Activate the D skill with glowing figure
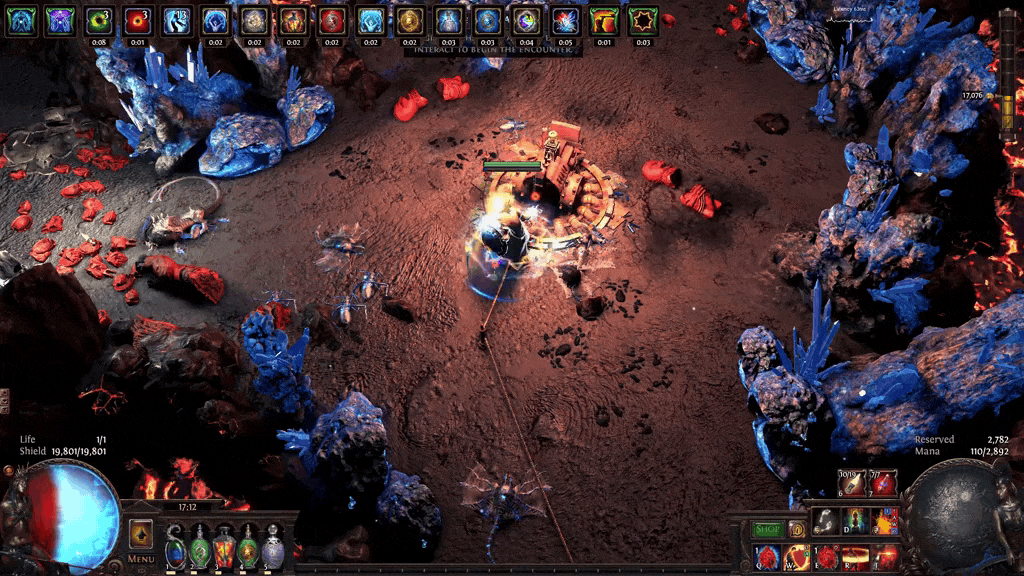This screenshot has height=576, width=1024. pos(856,521)
